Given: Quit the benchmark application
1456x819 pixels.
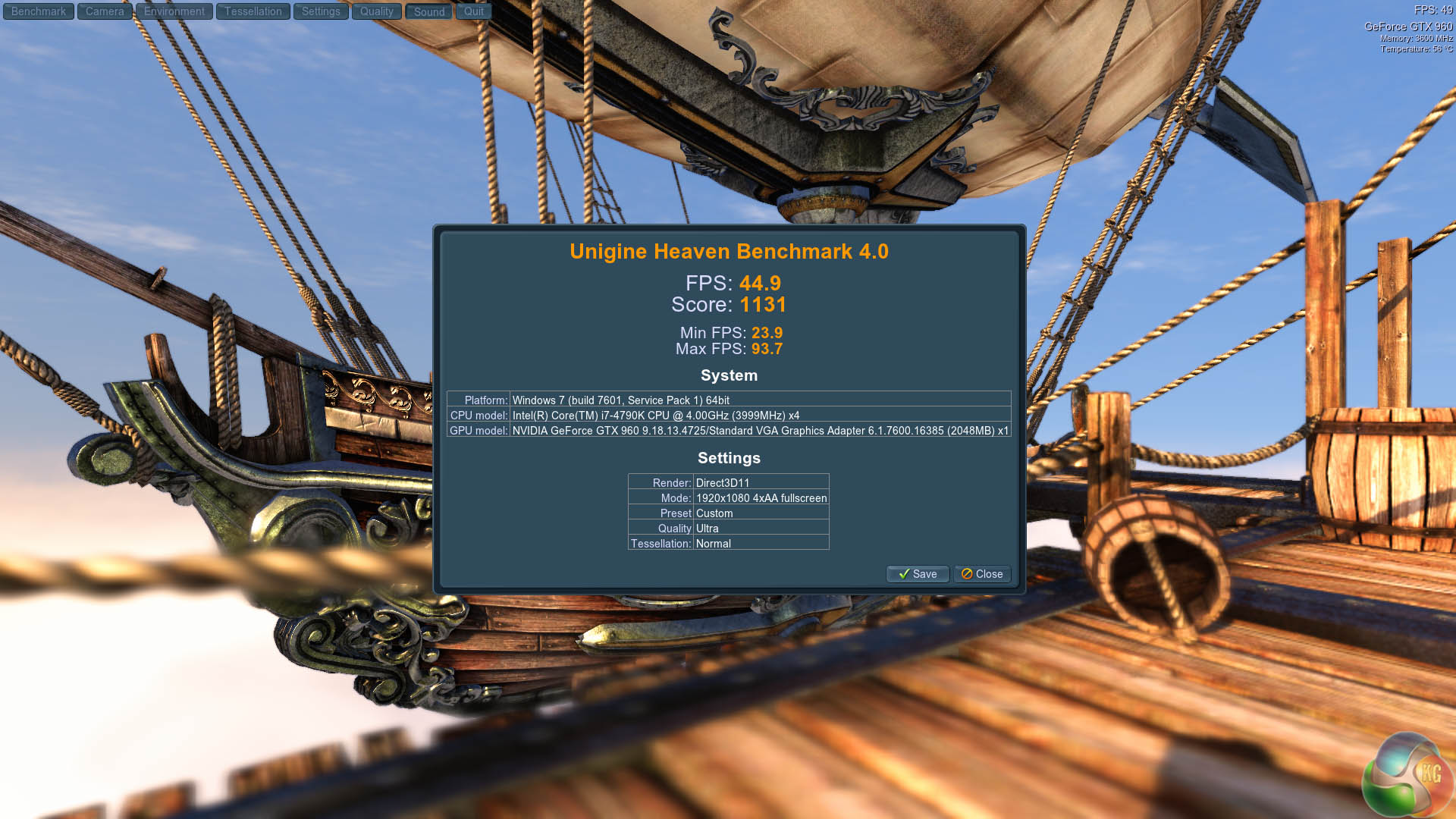Looking at the screenshot, I should [x=474, y=11].
